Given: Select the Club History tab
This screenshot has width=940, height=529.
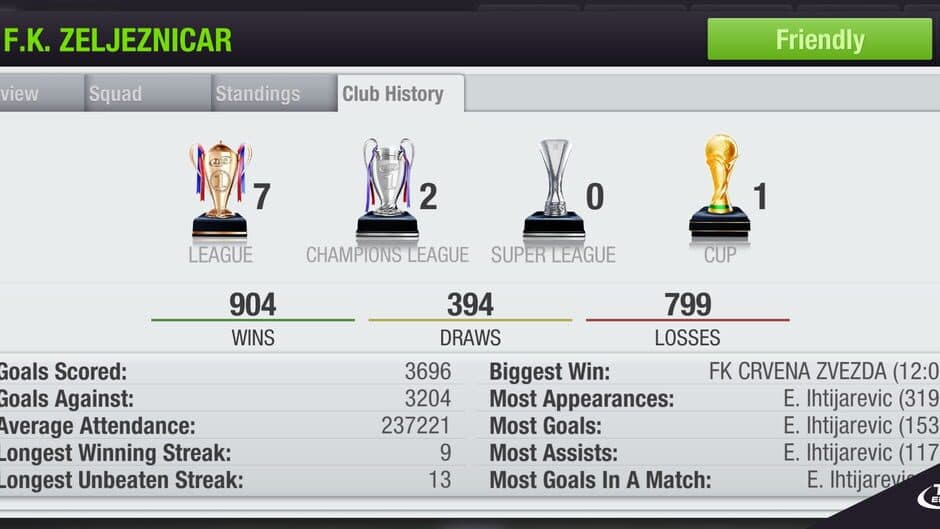Looking at the screenshot, I should (x=393, y=94).
